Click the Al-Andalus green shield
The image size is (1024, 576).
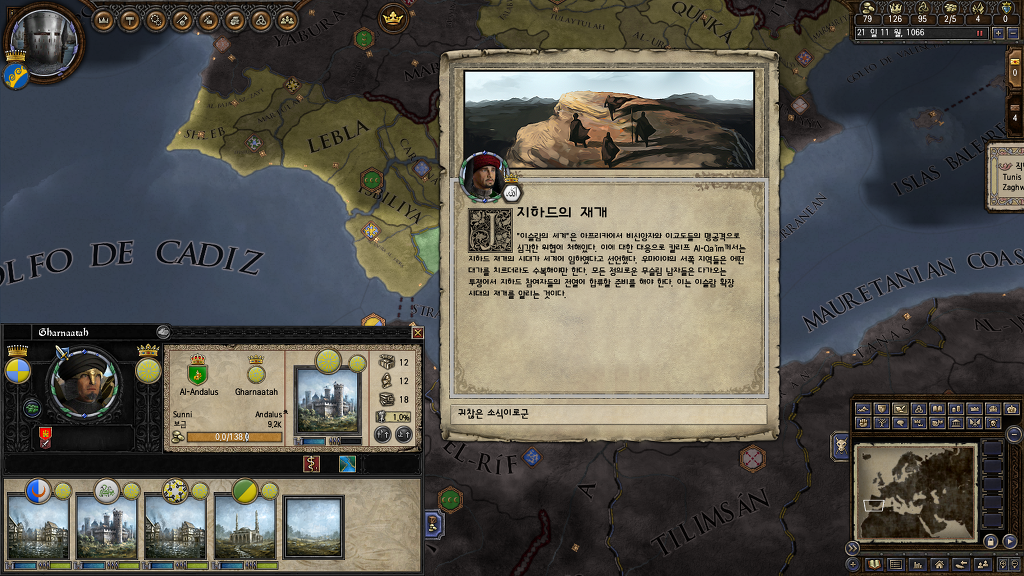pos(197,374)
